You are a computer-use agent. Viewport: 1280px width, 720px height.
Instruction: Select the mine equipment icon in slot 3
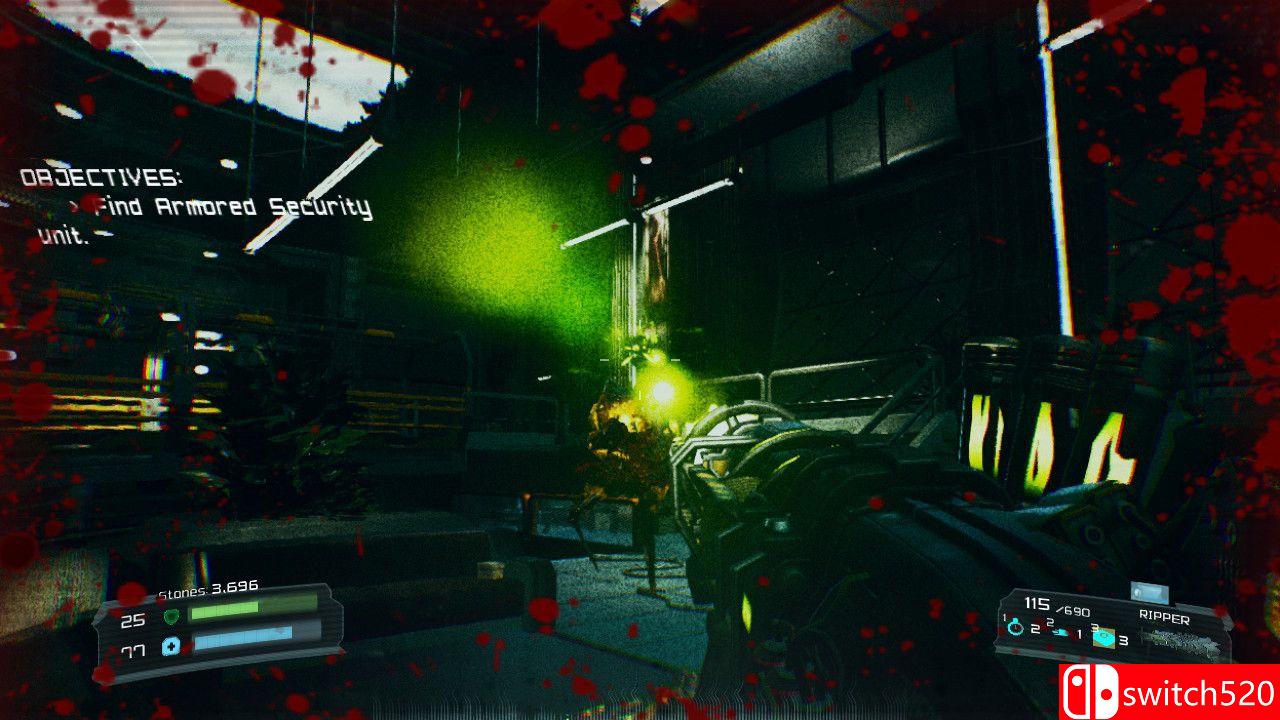(x=1104, y=637)
